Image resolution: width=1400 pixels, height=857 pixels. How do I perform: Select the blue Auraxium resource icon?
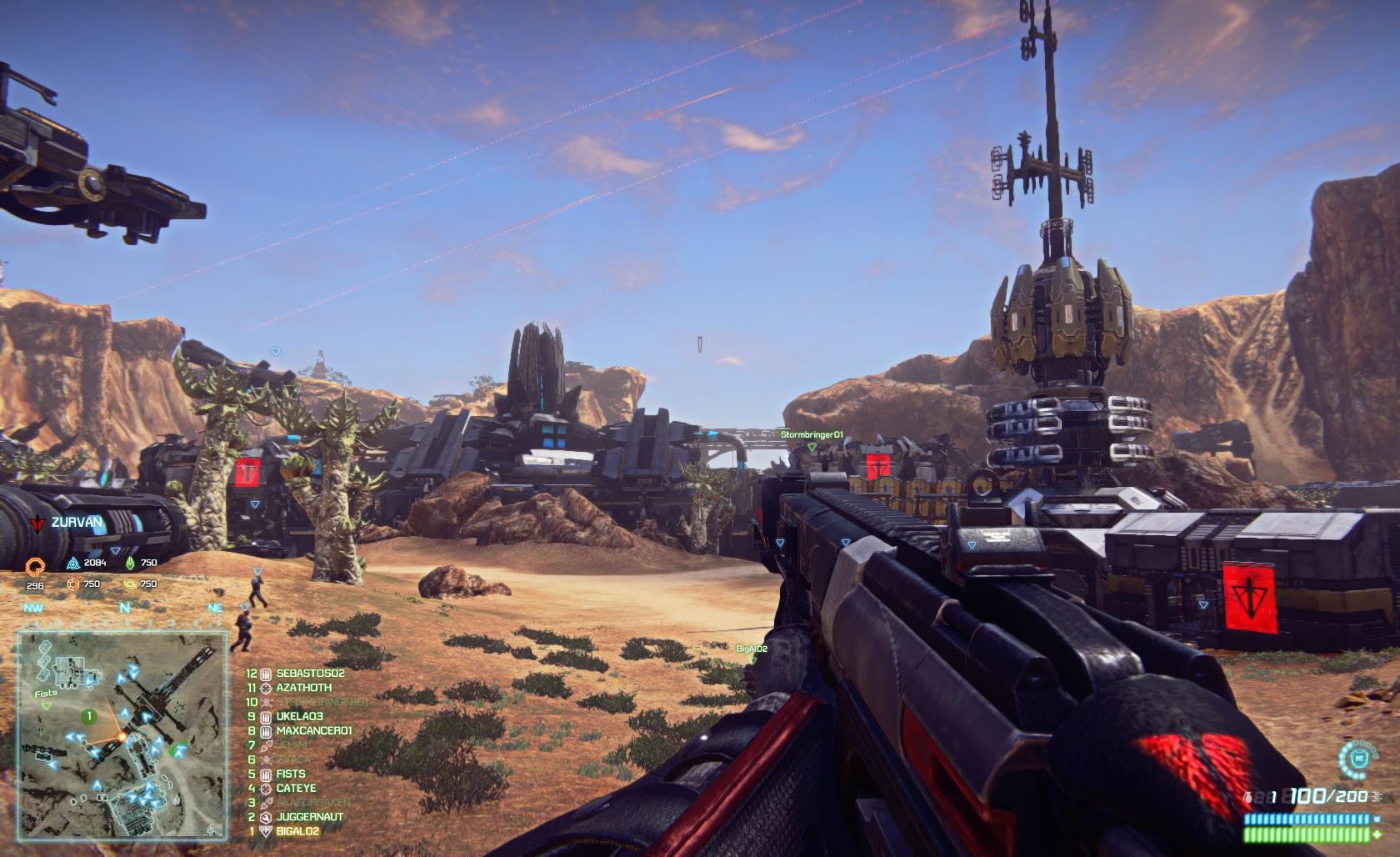[x=72, y=563]
